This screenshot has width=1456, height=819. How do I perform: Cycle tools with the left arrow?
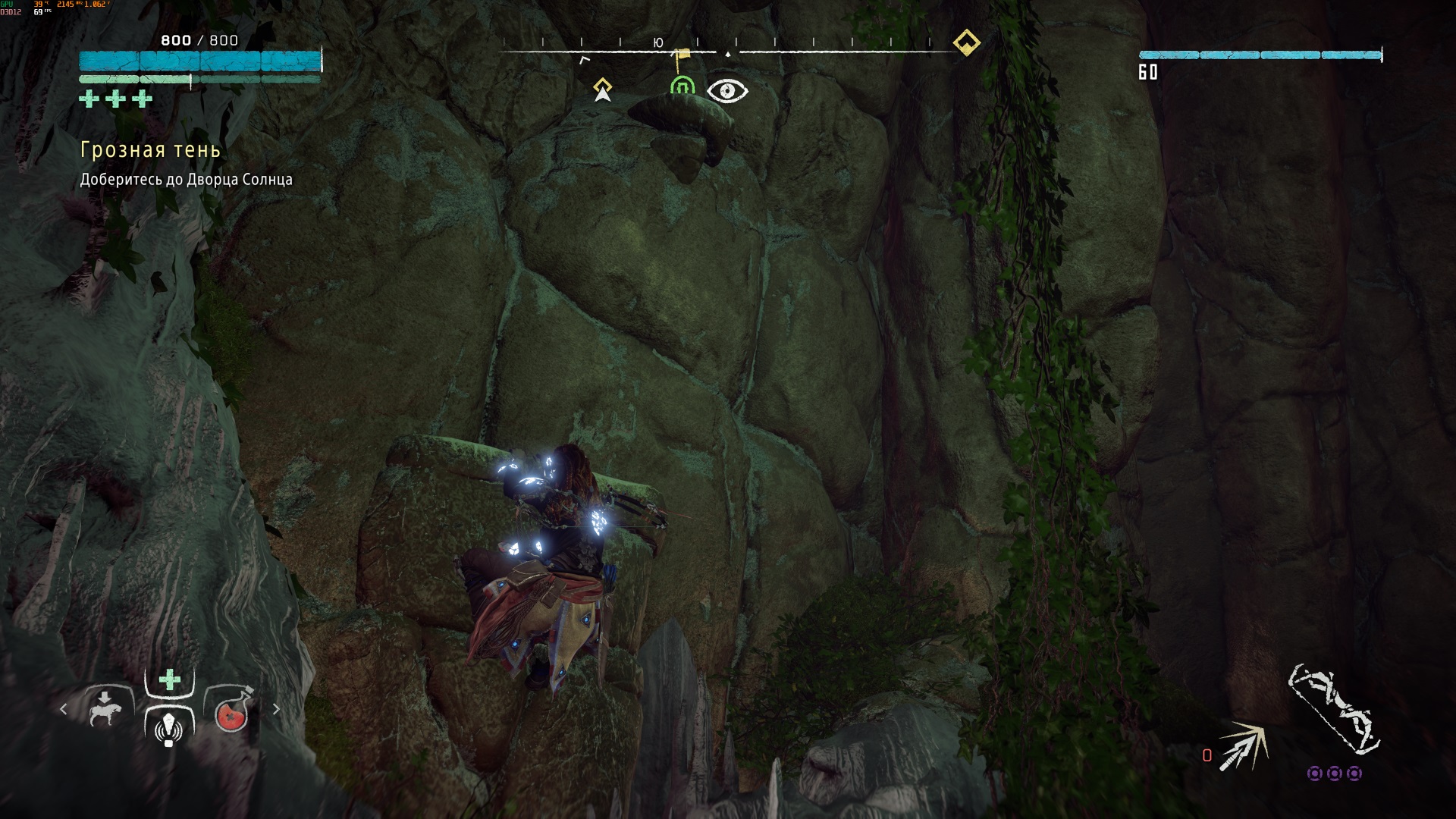pos(64,709)
